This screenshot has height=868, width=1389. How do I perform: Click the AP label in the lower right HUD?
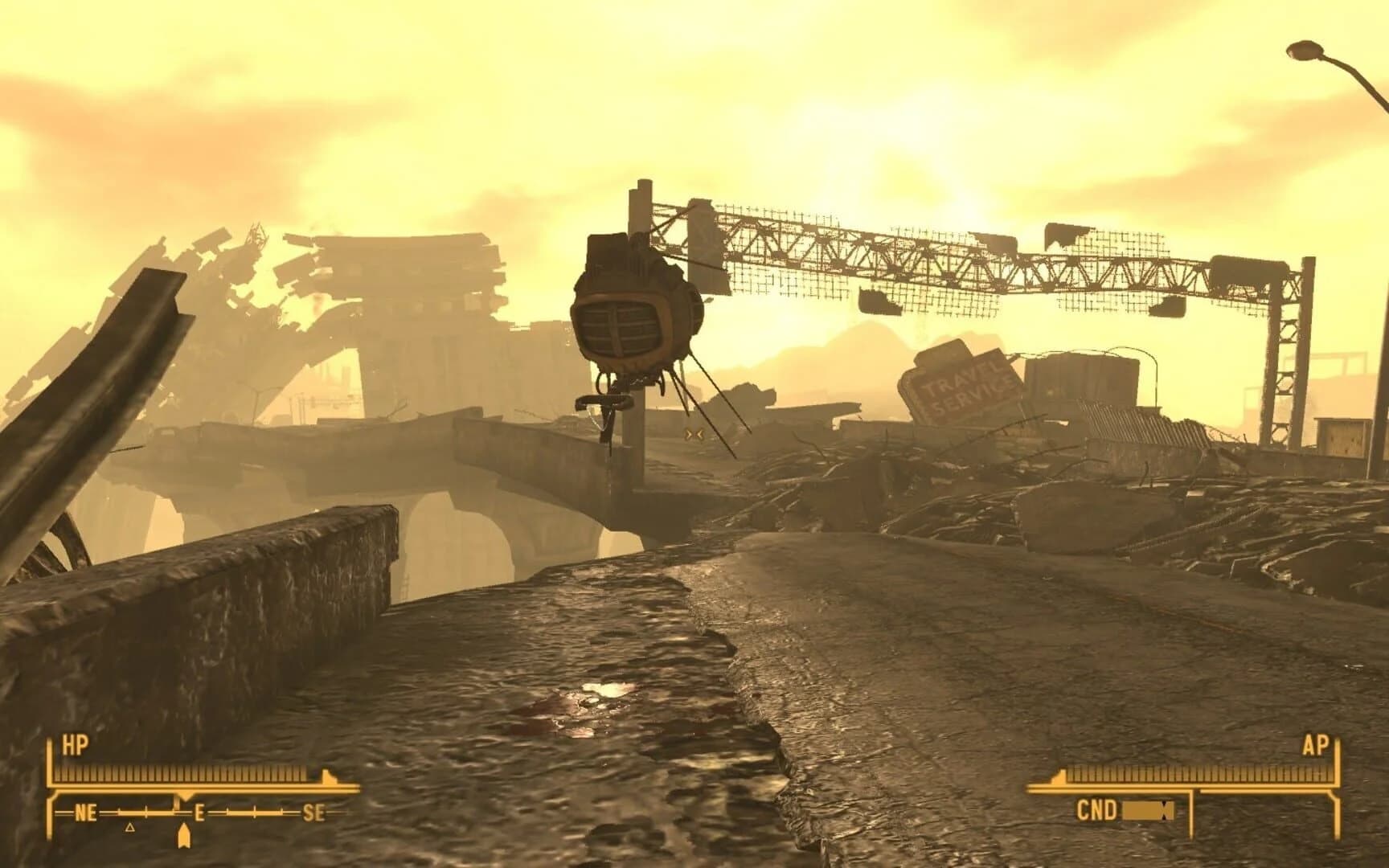tap(1317, 743)
